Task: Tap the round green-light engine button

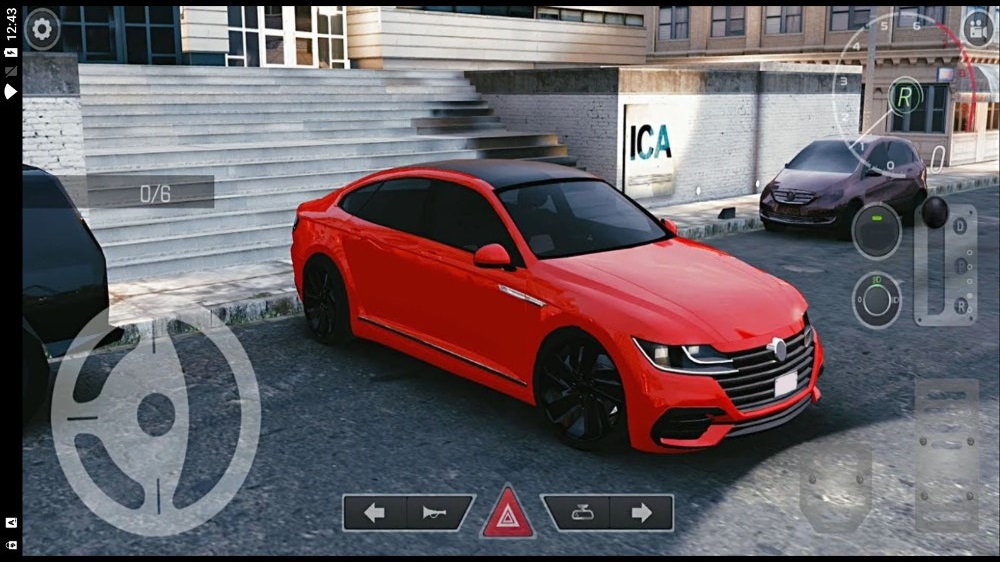Action: click(876, 231)
